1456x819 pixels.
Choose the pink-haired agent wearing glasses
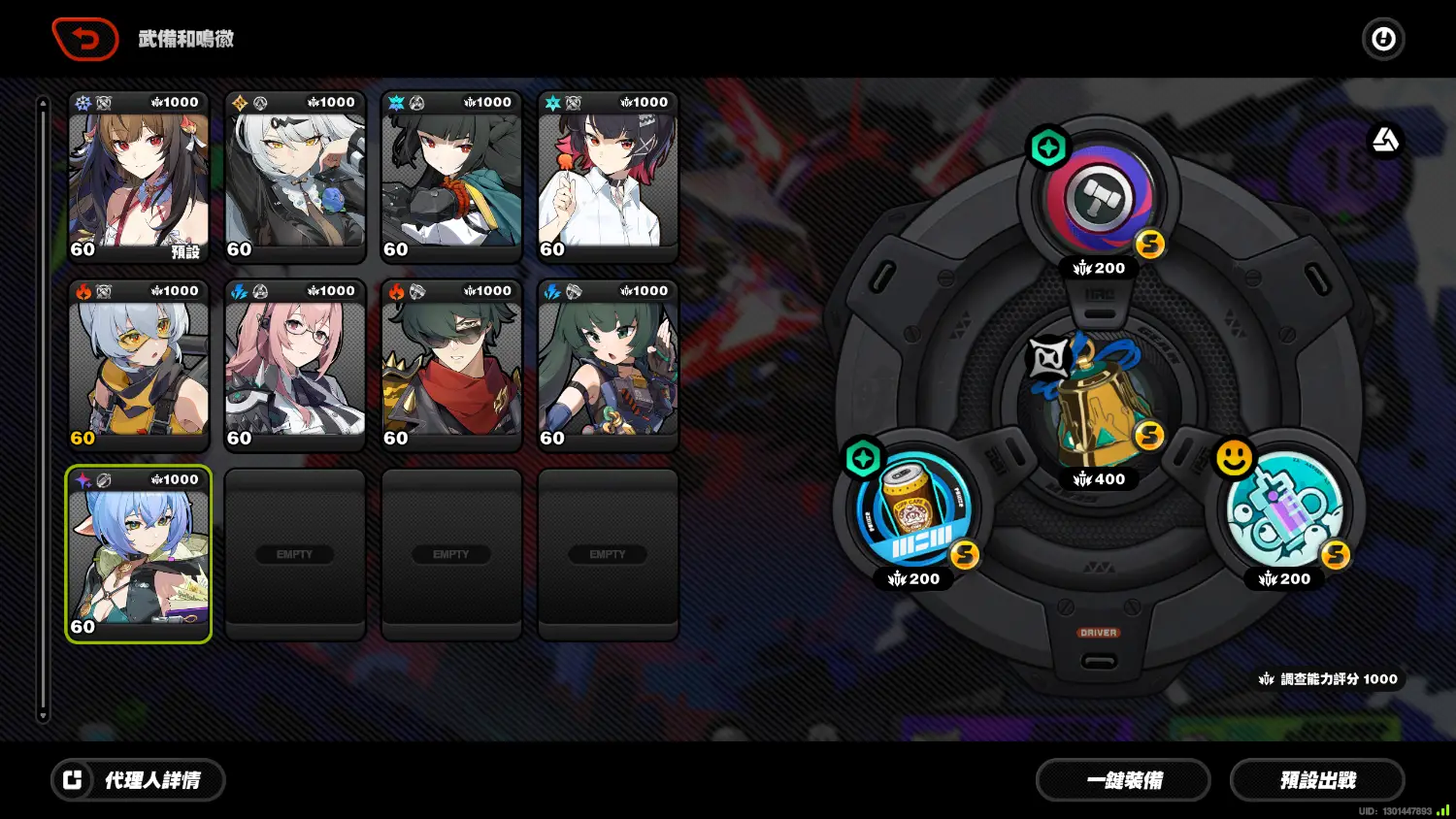pos(295,367)
